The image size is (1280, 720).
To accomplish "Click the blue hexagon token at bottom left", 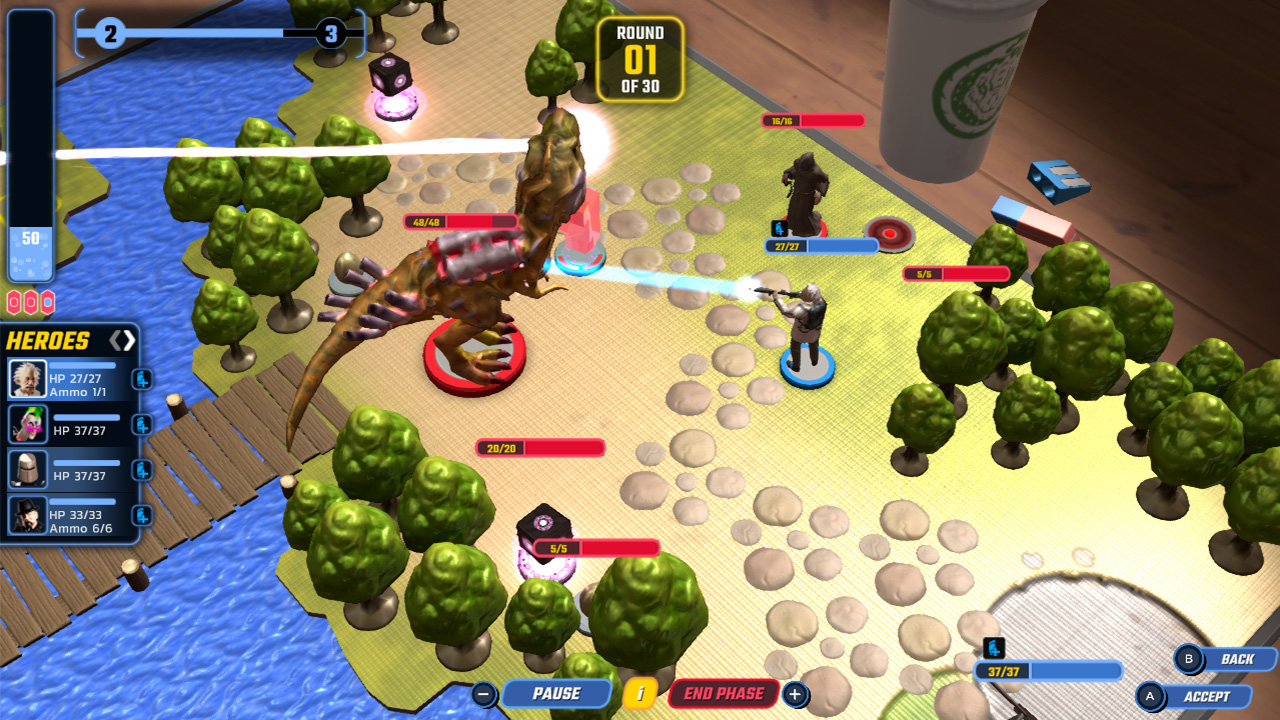I will (x=48, y=302).
